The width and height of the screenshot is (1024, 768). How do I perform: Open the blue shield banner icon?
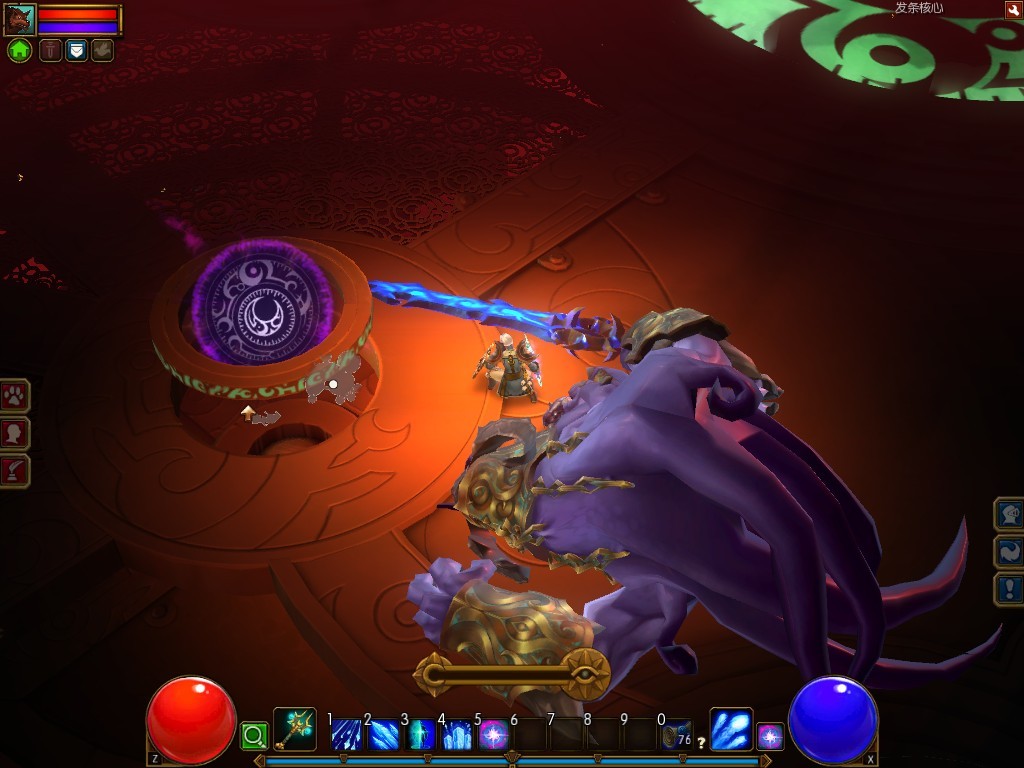[76, 50]
